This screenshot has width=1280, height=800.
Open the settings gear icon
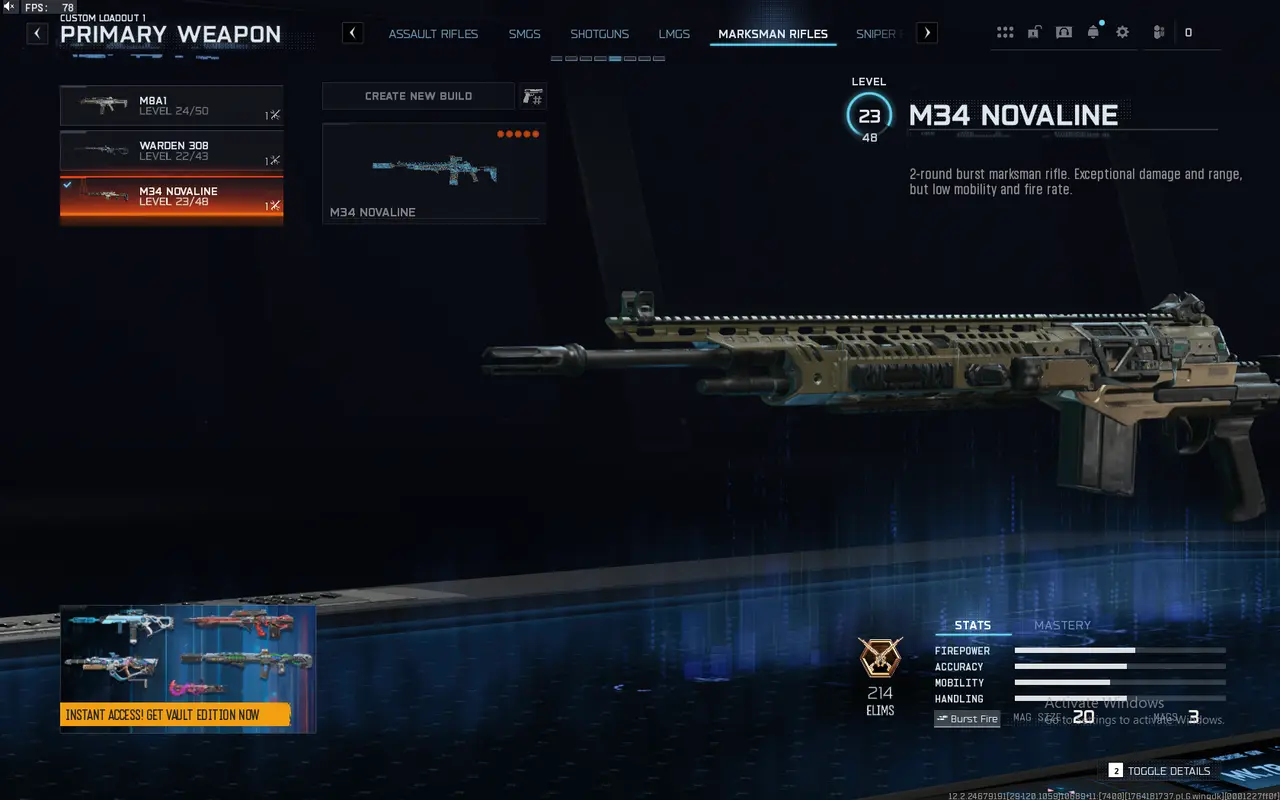pos(1122,31)
